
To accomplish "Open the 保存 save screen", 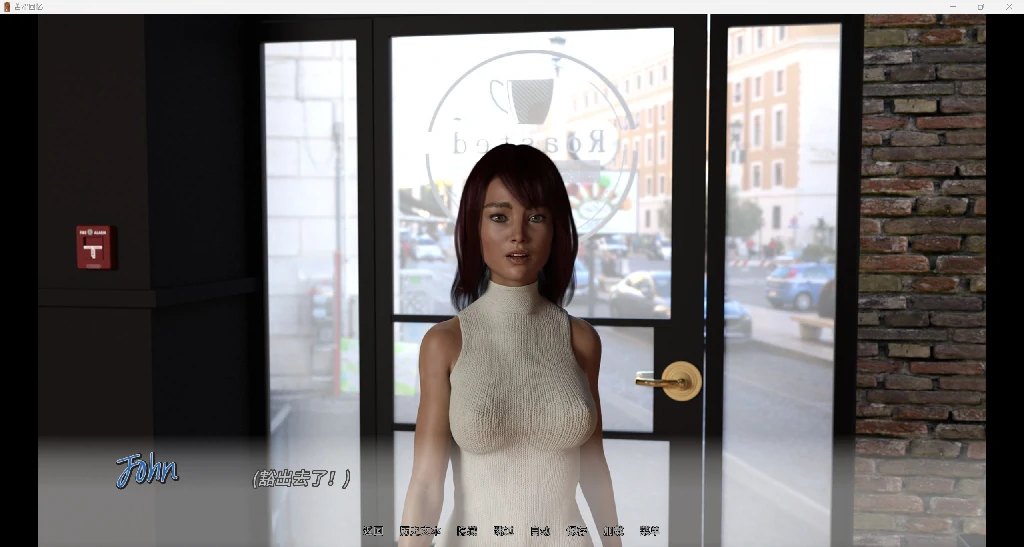I will click(576, 531).
